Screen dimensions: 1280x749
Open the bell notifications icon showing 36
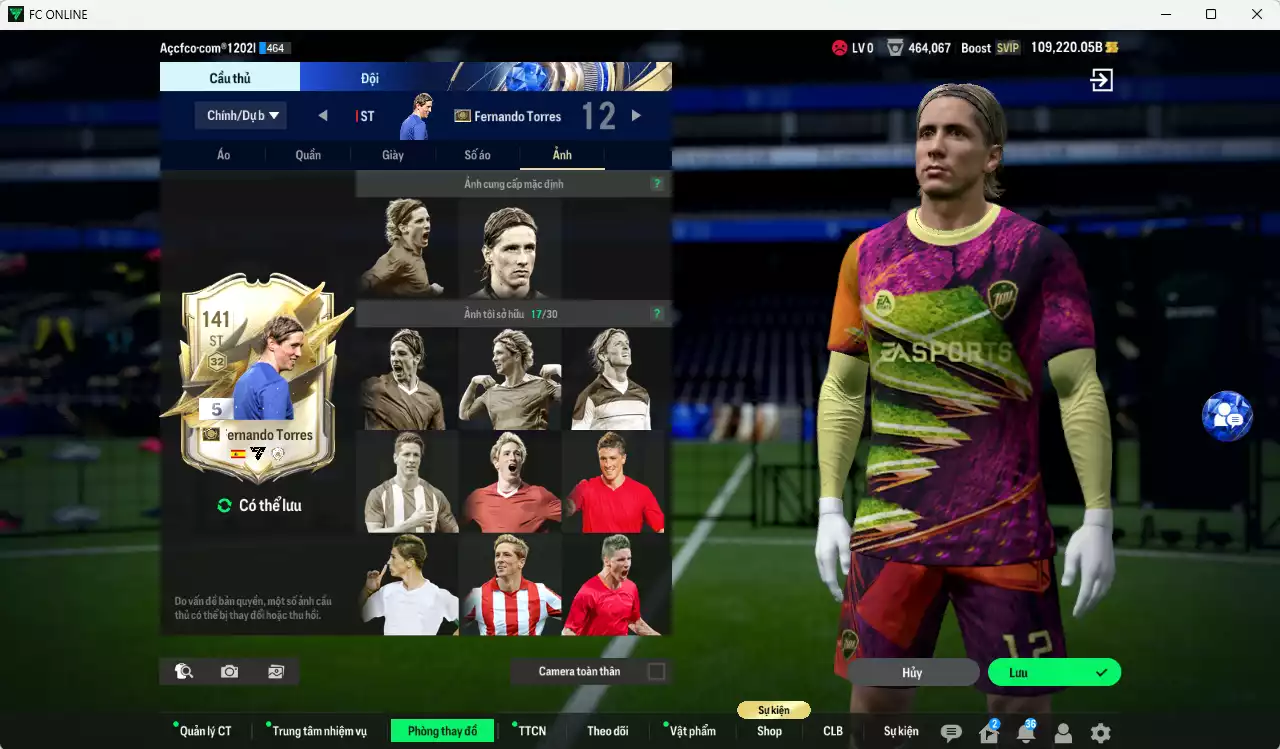point(1025,732)
